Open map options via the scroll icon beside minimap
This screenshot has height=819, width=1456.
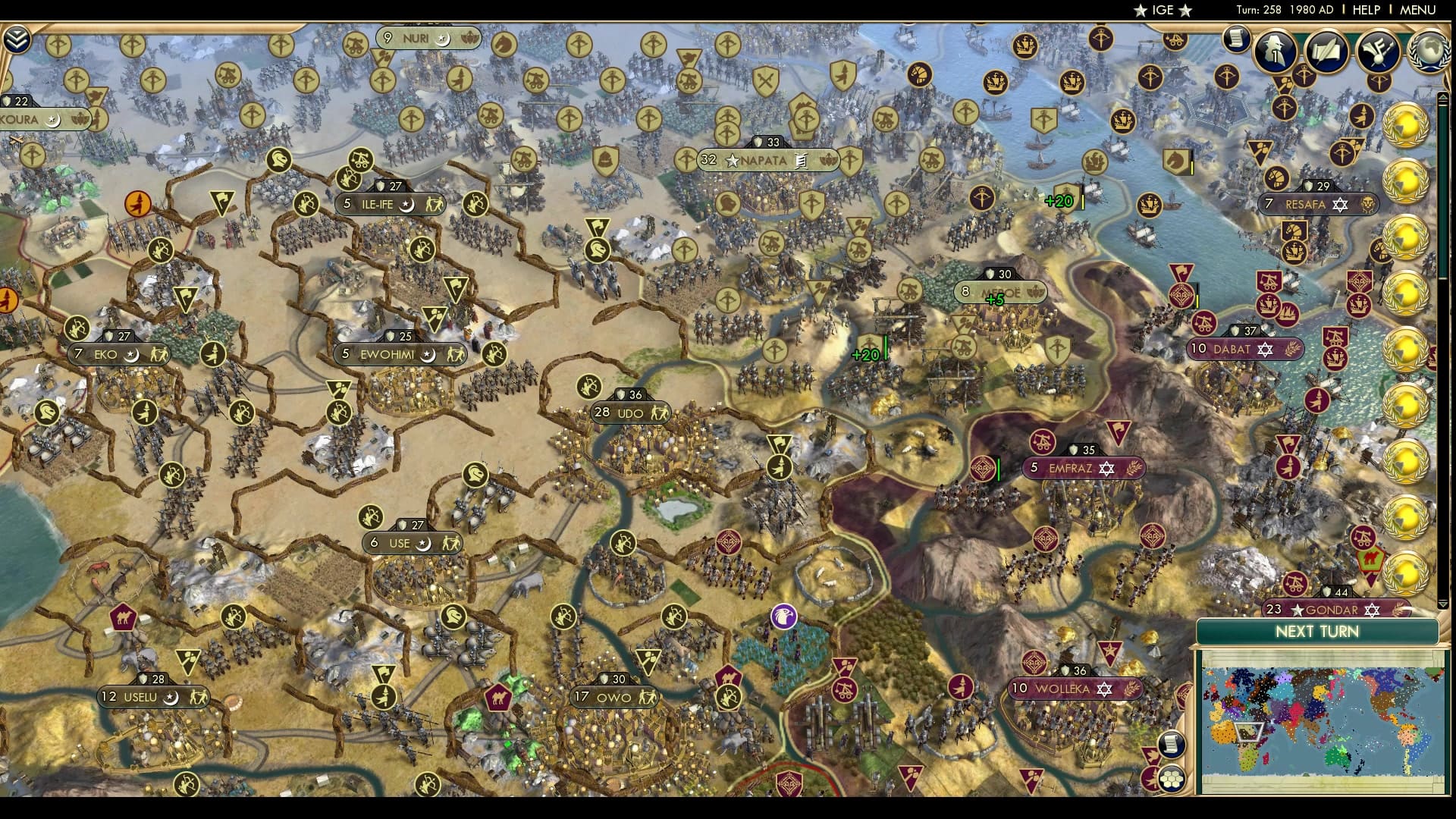tap(1172, 745)
